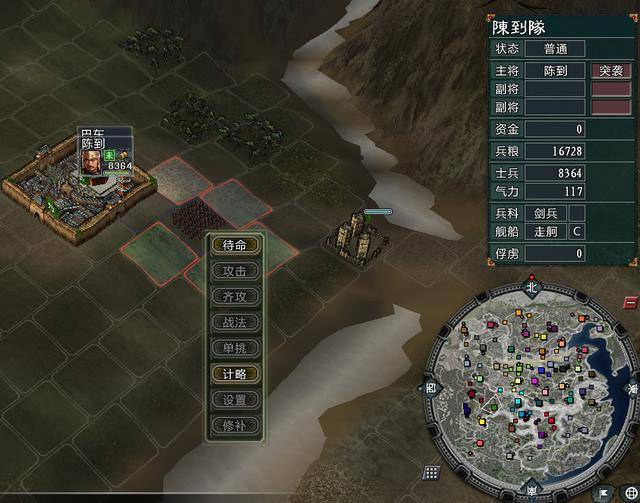Click the 走舸 ship type field
Screen dimensions: 640x503
pos(545,232)
